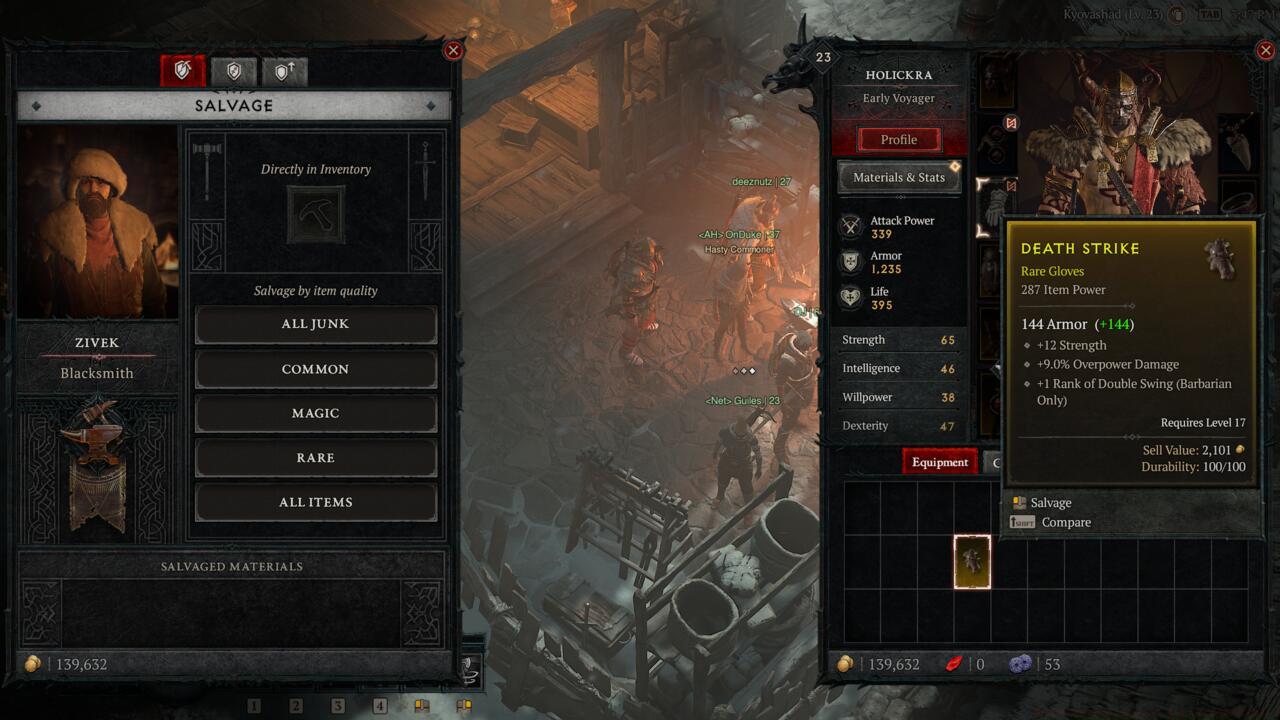Image resolution: width=1280 pixels, height=720 pixels.
Task: Switch to the Equipment tab
Action: (939, 462)
